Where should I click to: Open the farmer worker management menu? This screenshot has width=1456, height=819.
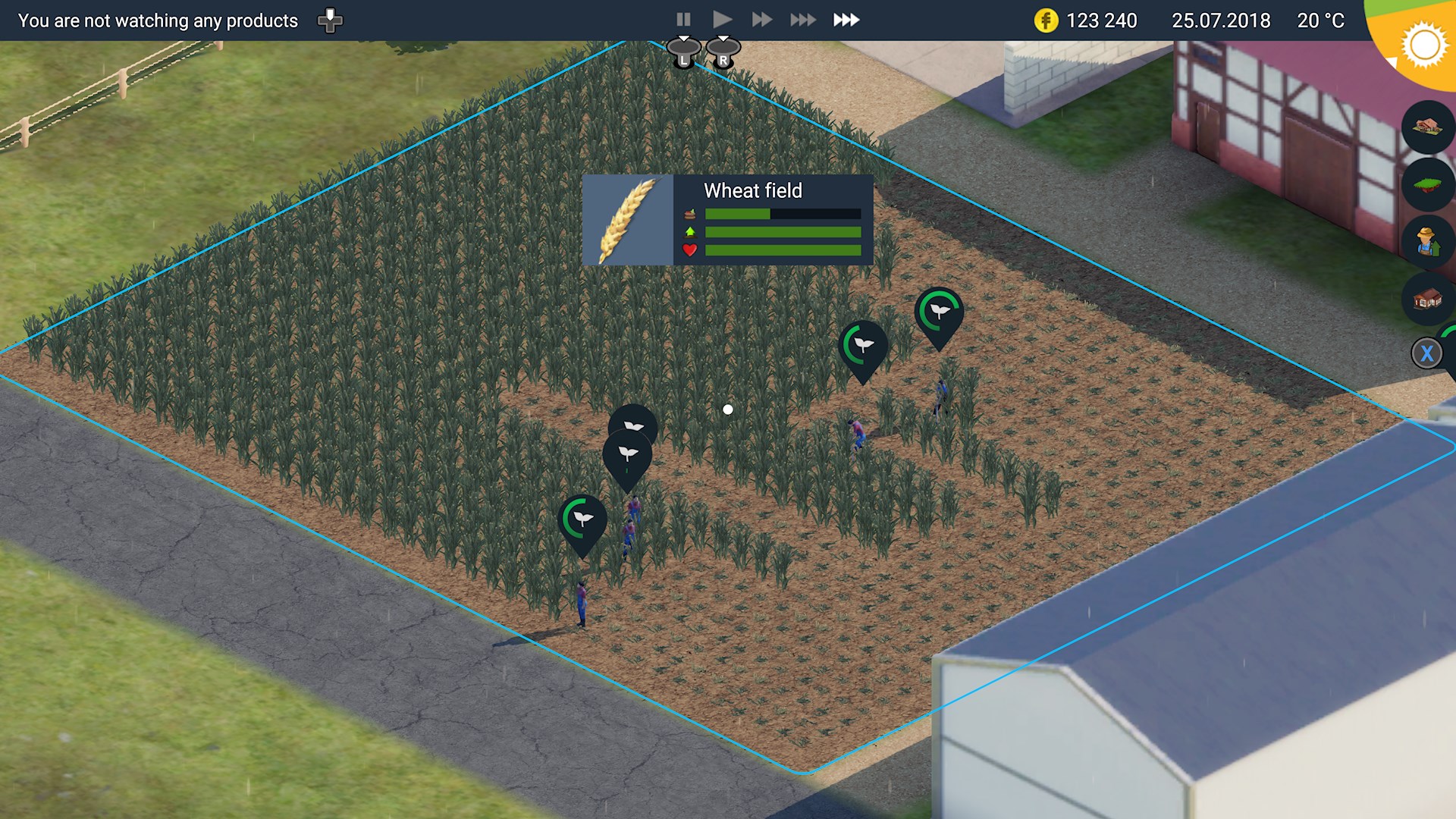[x=1427, y=242]
